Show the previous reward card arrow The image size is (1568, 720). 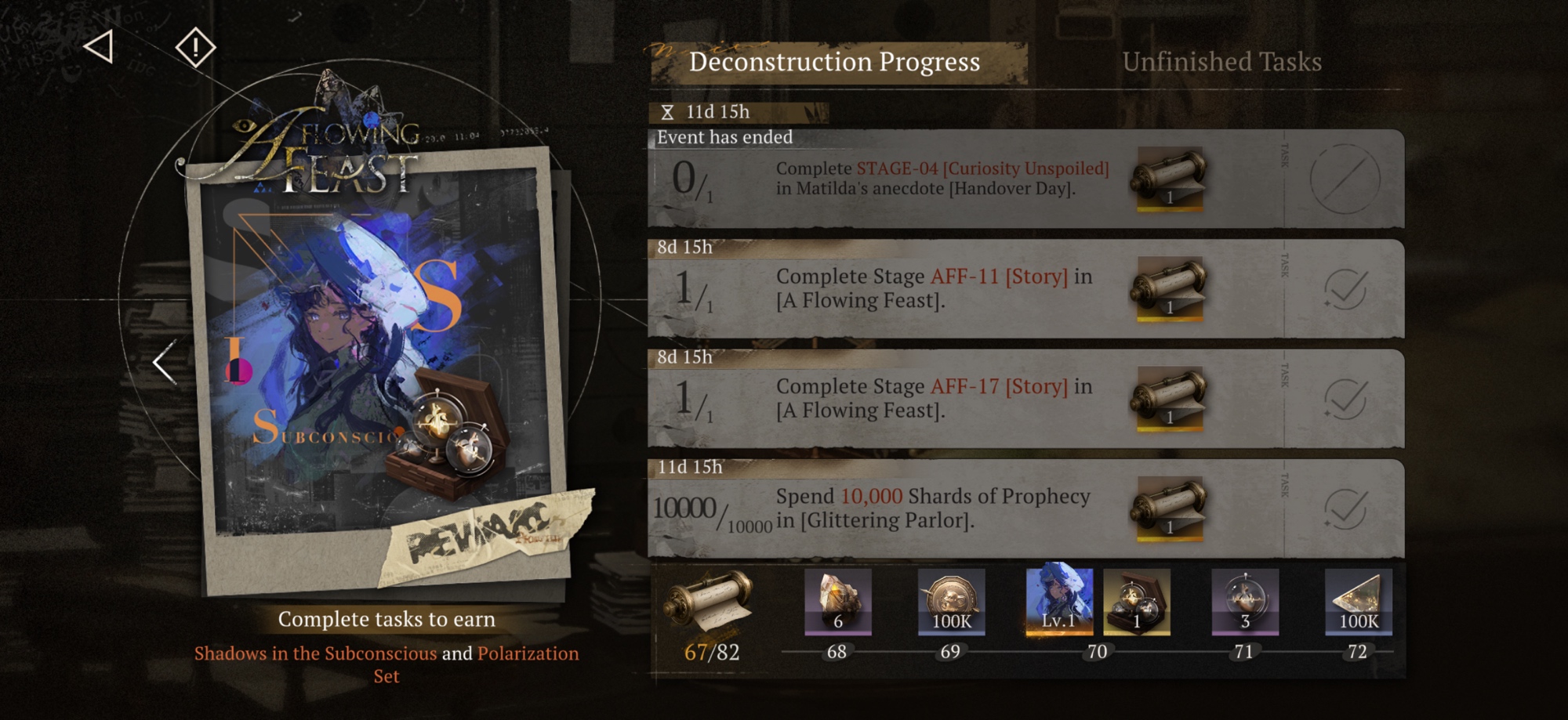pos(165,363)
